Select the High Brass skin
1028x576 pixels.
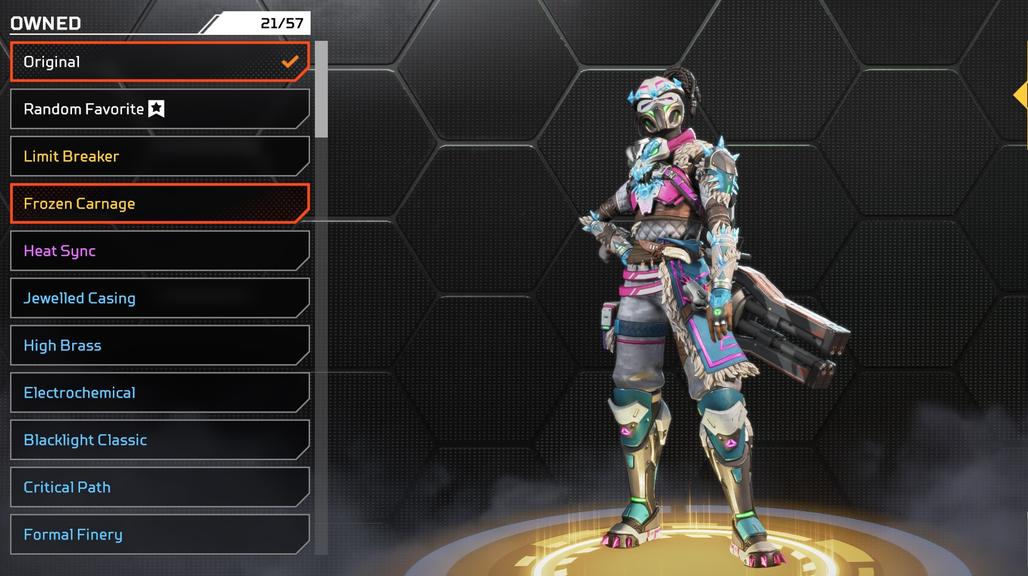click(160, 346)
